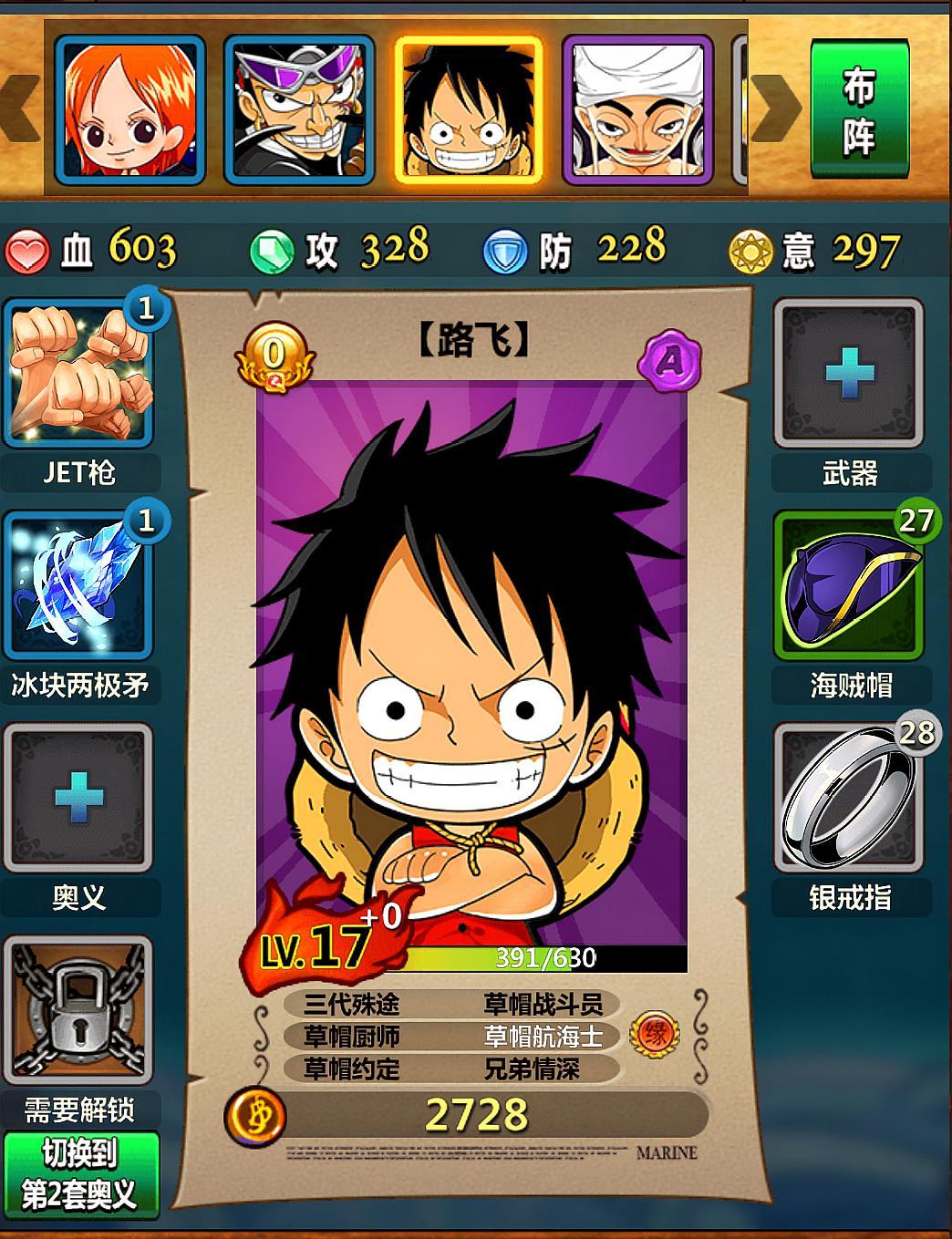Open the 布阵 formation button
Screen dimensions: 952x1239
858,109
